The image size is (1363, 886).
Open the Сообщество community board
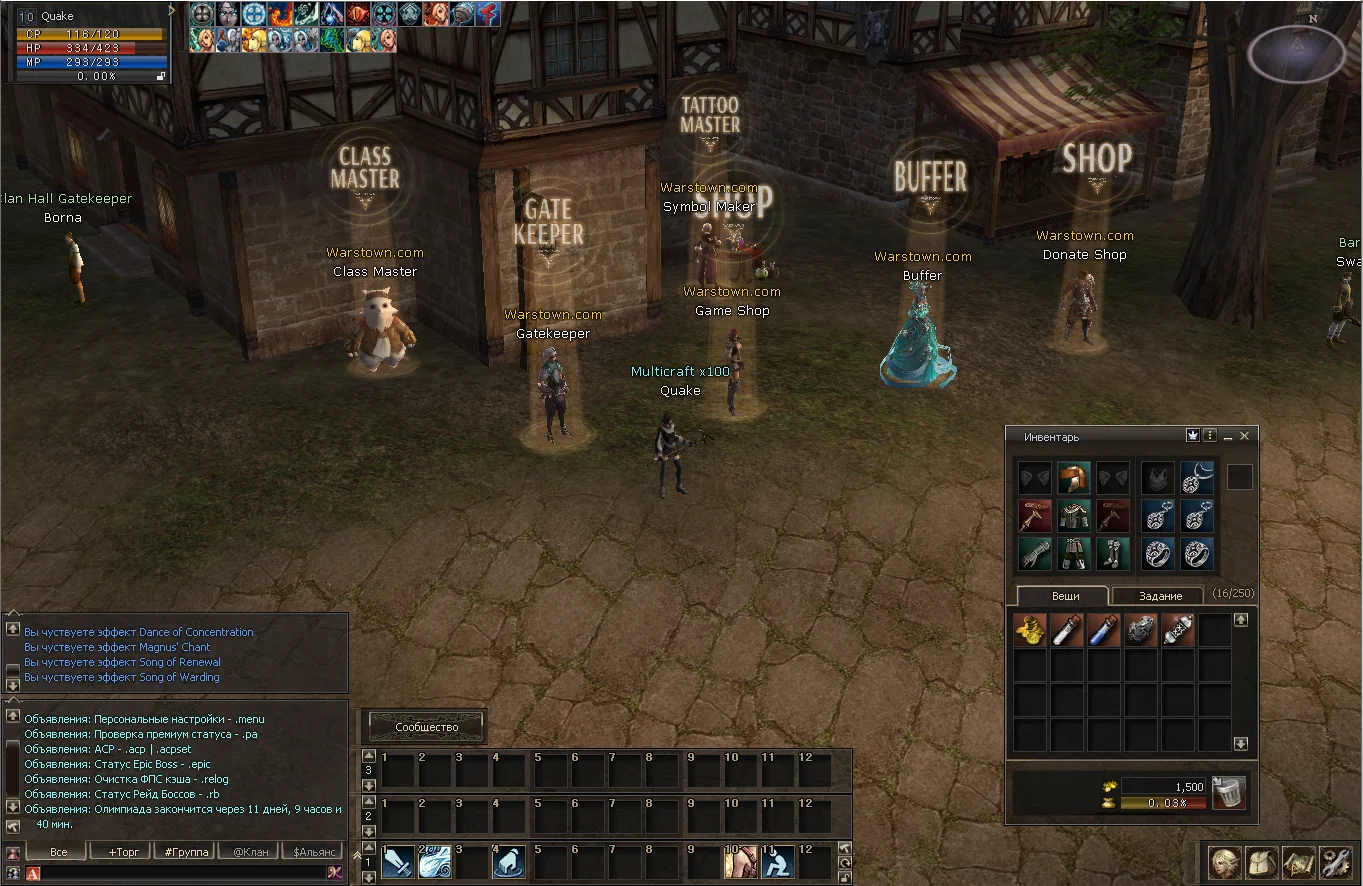point(427,727)
